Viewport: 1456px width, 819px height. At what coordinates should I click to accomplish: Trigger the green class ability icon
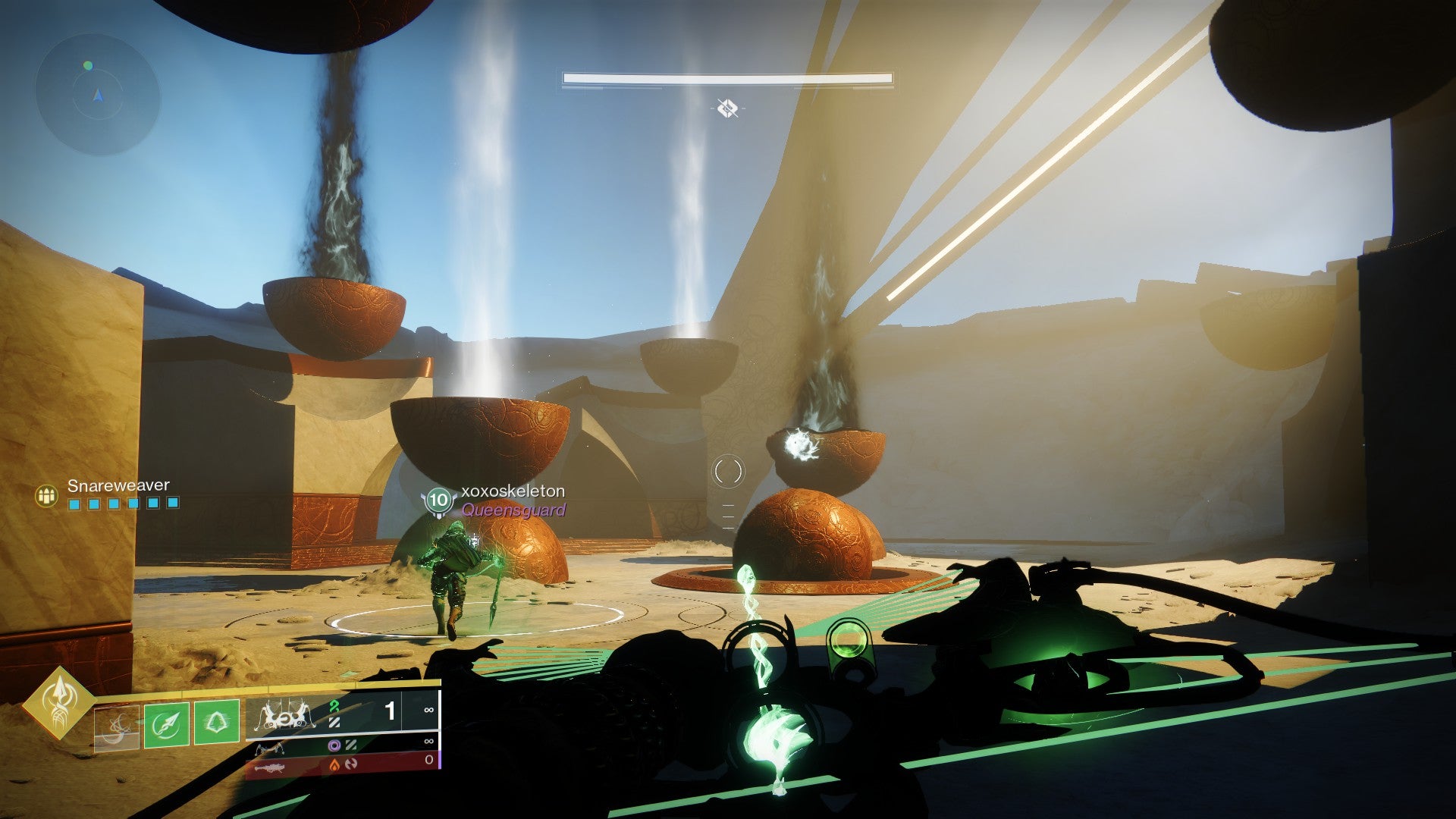click(217, 723)
